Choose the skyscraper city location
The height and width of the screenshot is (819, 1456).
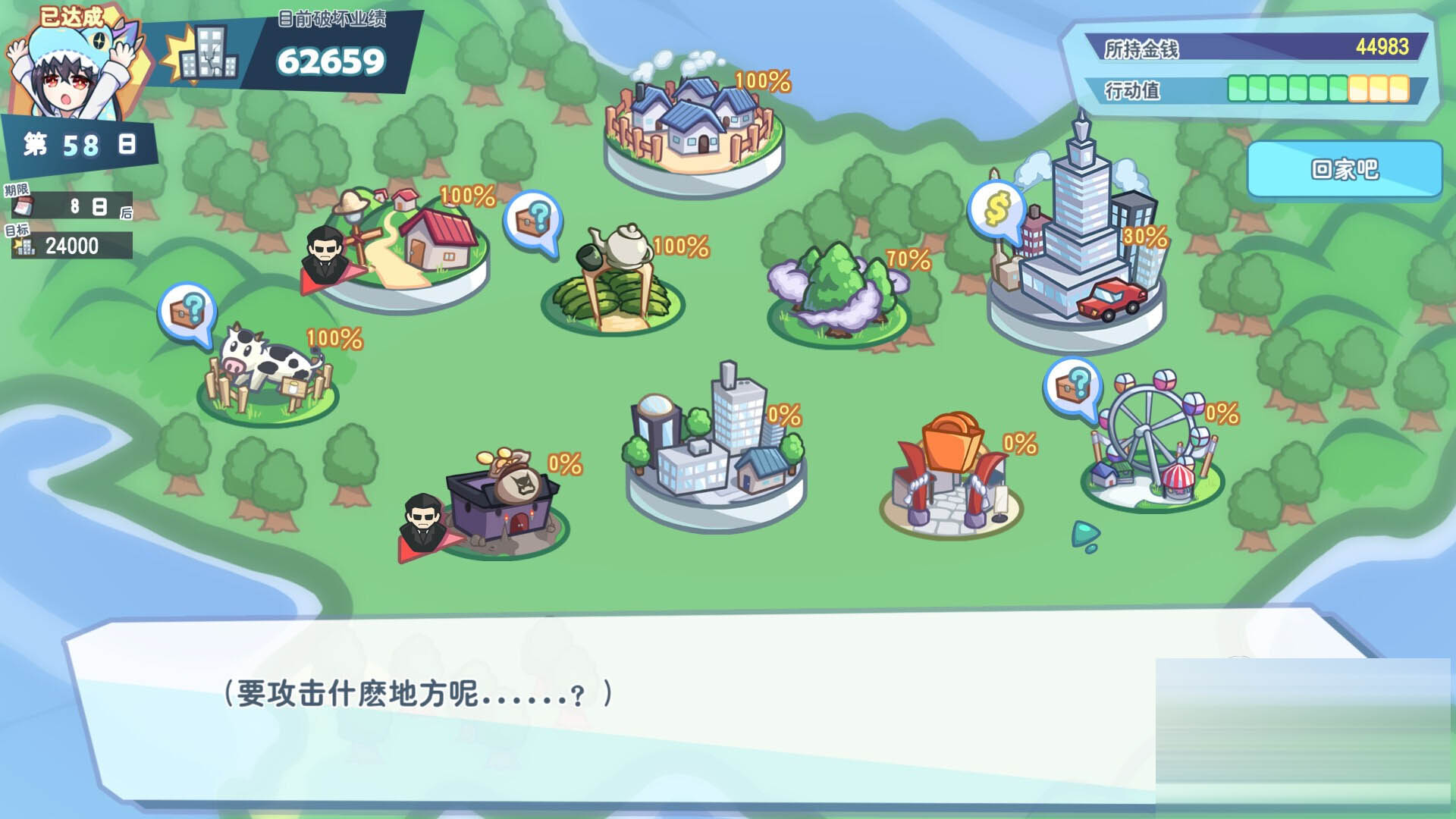click(x=1081, y=243)
